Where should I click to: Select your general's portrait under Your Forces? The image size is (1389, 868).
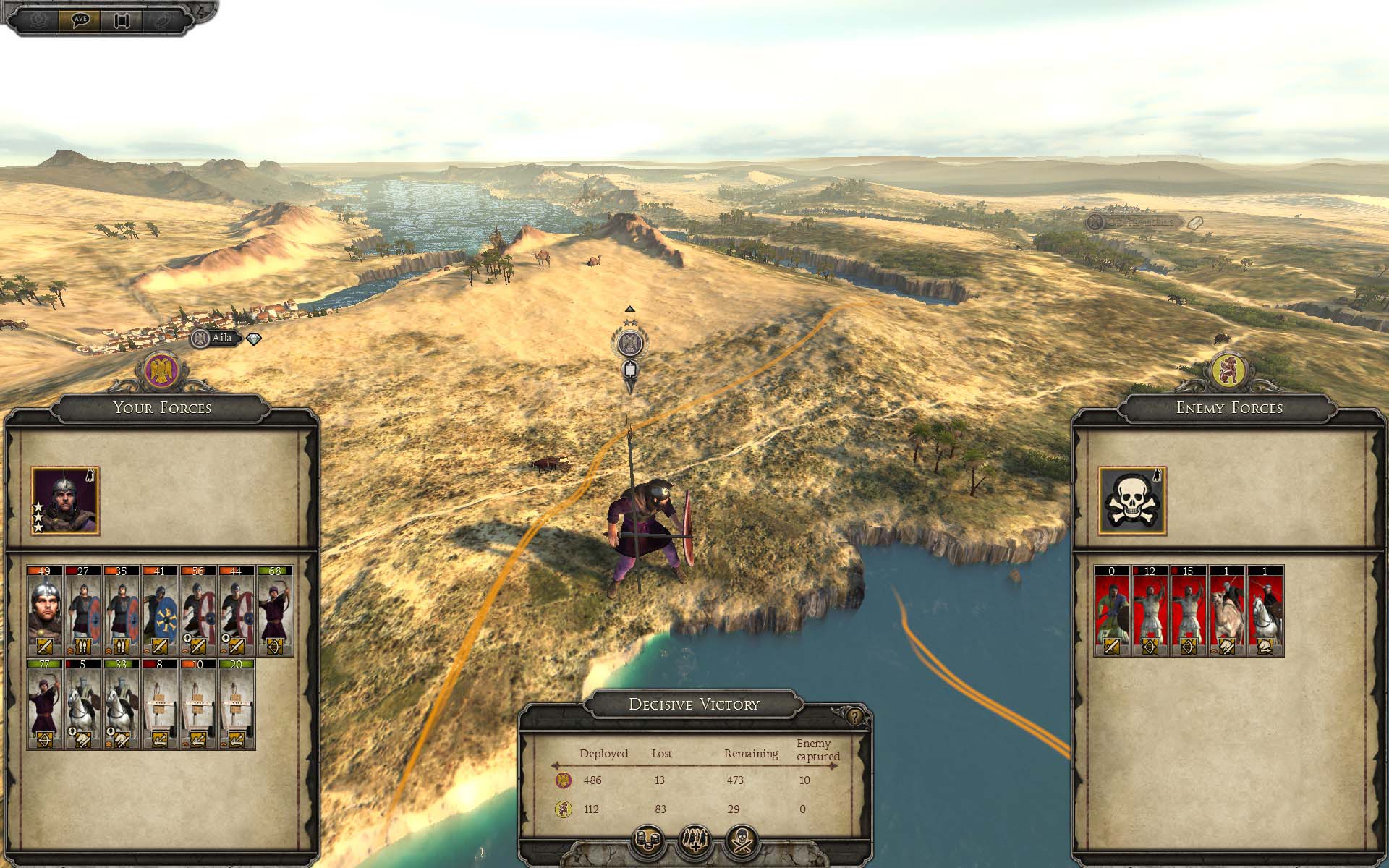65,501
